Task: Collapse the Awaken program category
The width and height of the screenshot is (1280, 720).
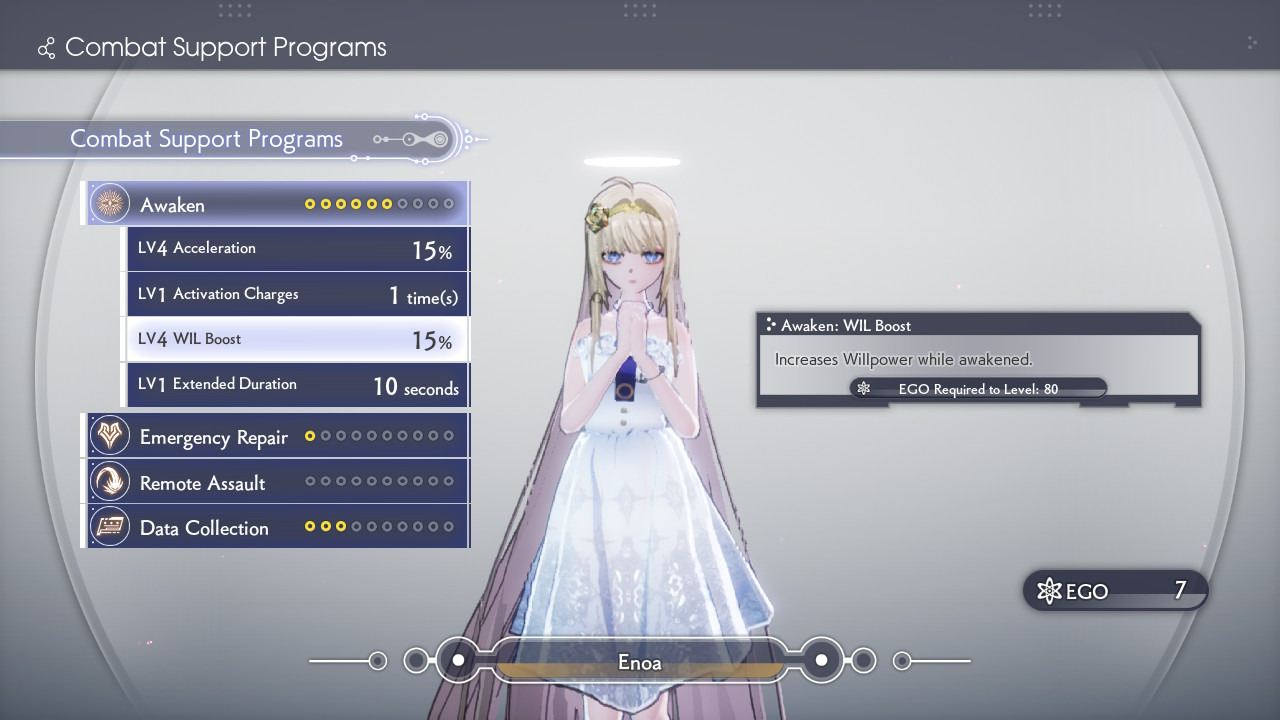Action: [x=276, y=204]
